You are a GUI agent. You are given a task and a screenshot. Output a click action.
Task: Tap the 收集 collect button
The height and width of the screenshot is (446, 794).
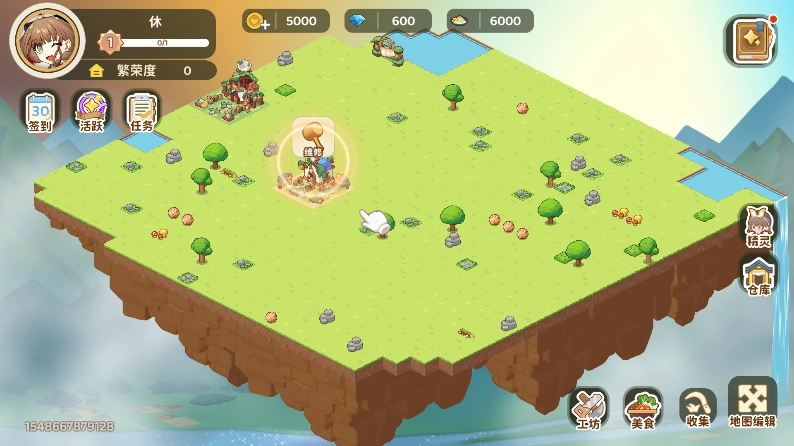697,408
